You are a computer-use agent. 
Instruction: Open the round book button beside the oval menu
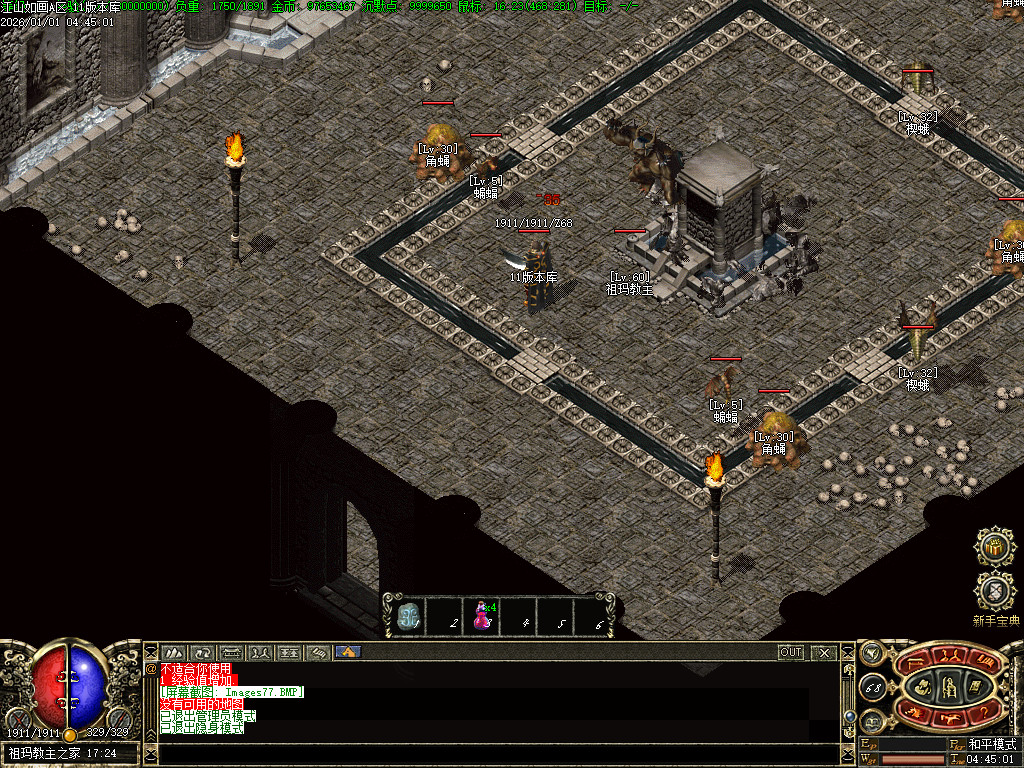coord(872,721)
